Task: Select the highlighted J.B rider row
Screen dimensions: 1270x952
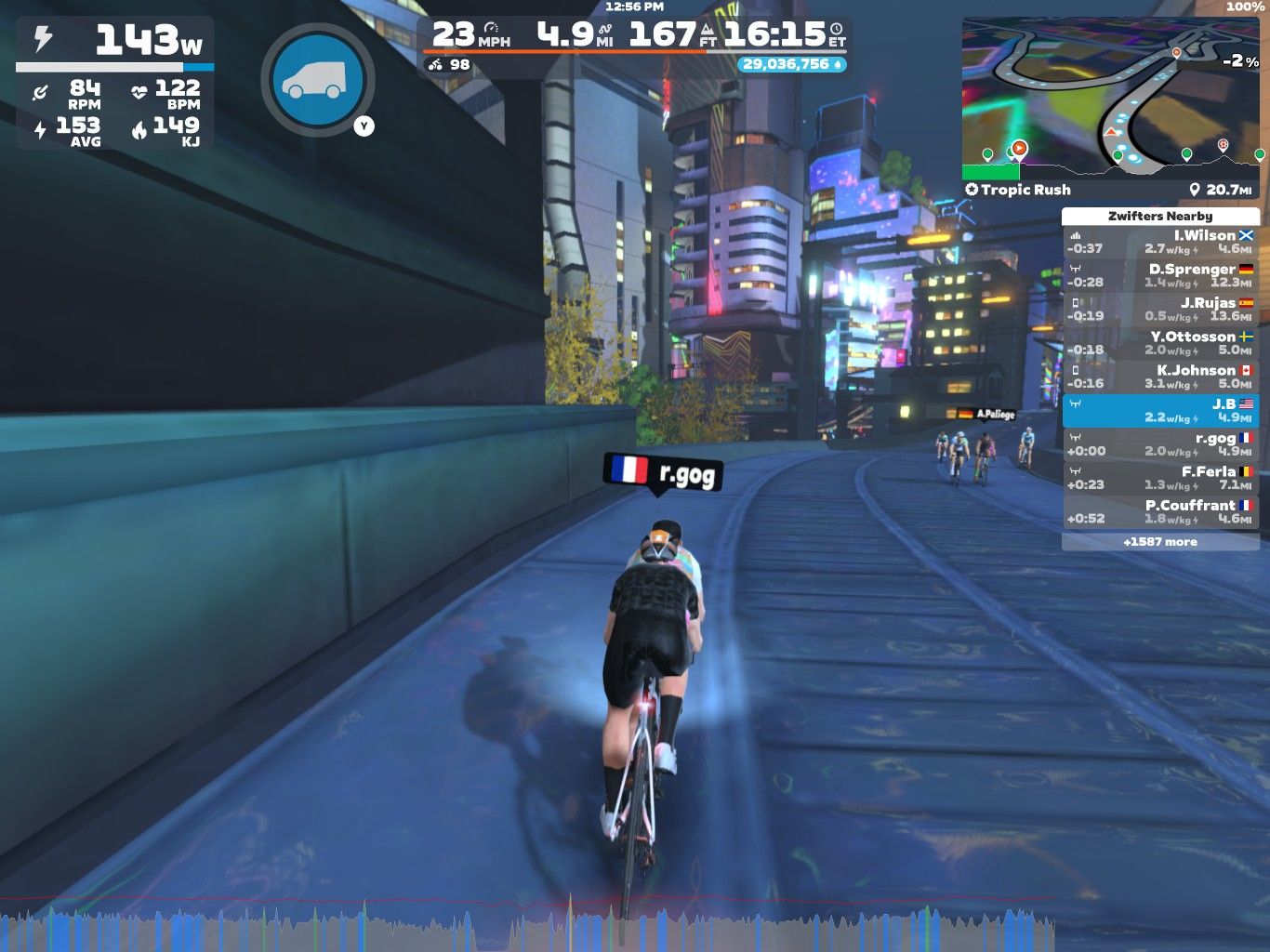Action: (x=1160, y=411)
